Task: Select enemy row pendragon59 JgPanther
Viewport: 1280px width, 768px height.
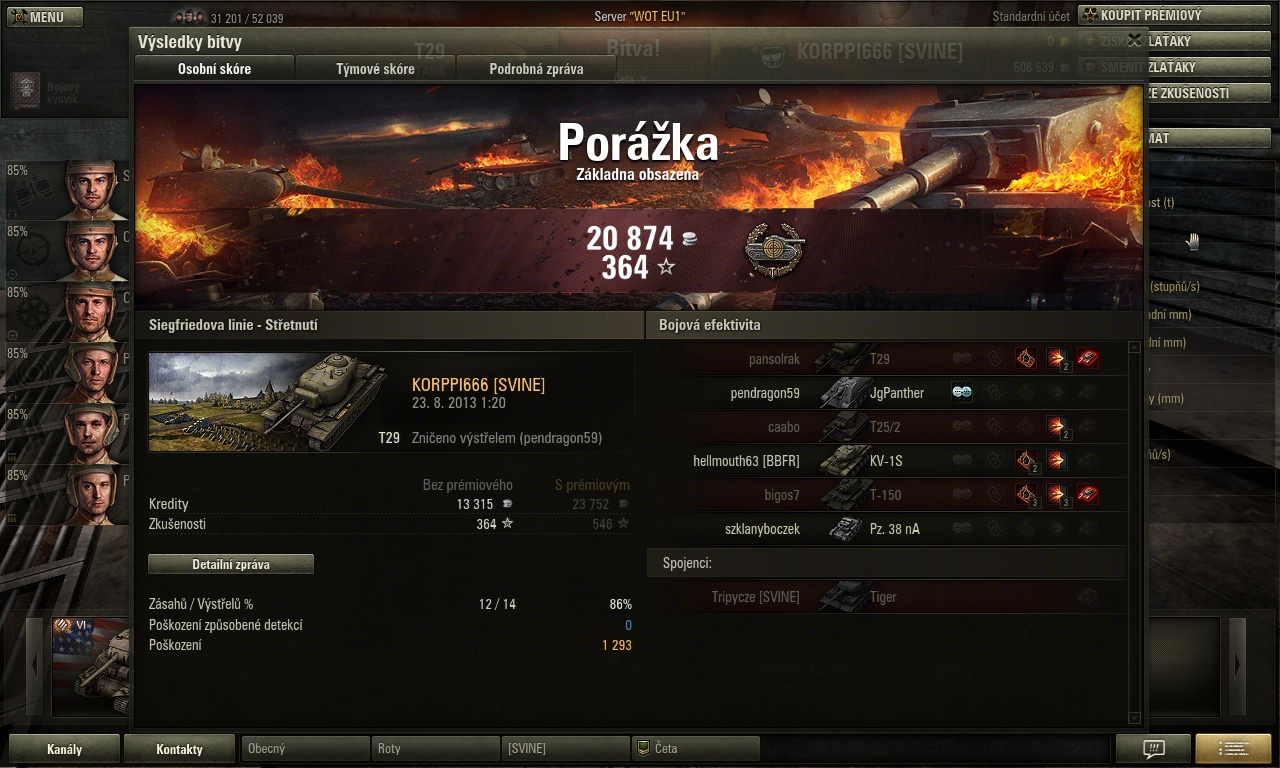Action: coord(886,393)
